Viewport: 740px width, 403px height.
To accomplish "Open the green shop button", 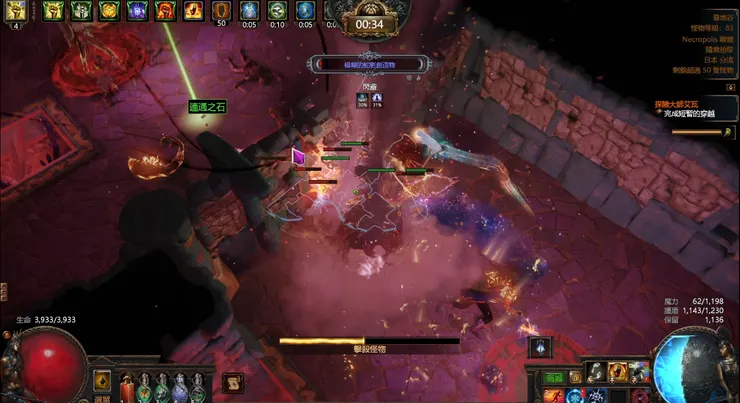I will (555, 378).
